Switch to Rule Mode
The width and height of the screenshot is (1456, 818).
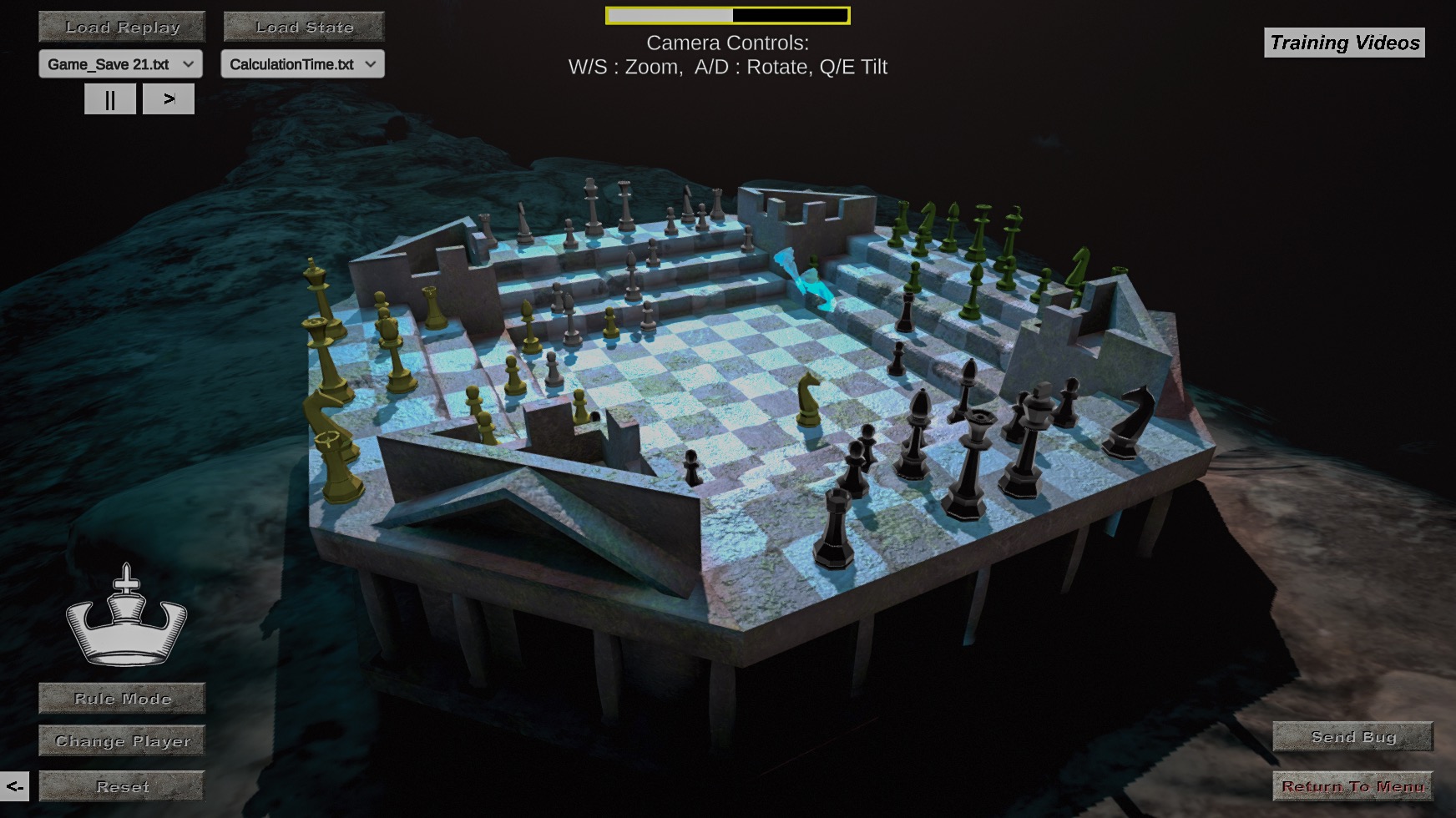point(121,698)
